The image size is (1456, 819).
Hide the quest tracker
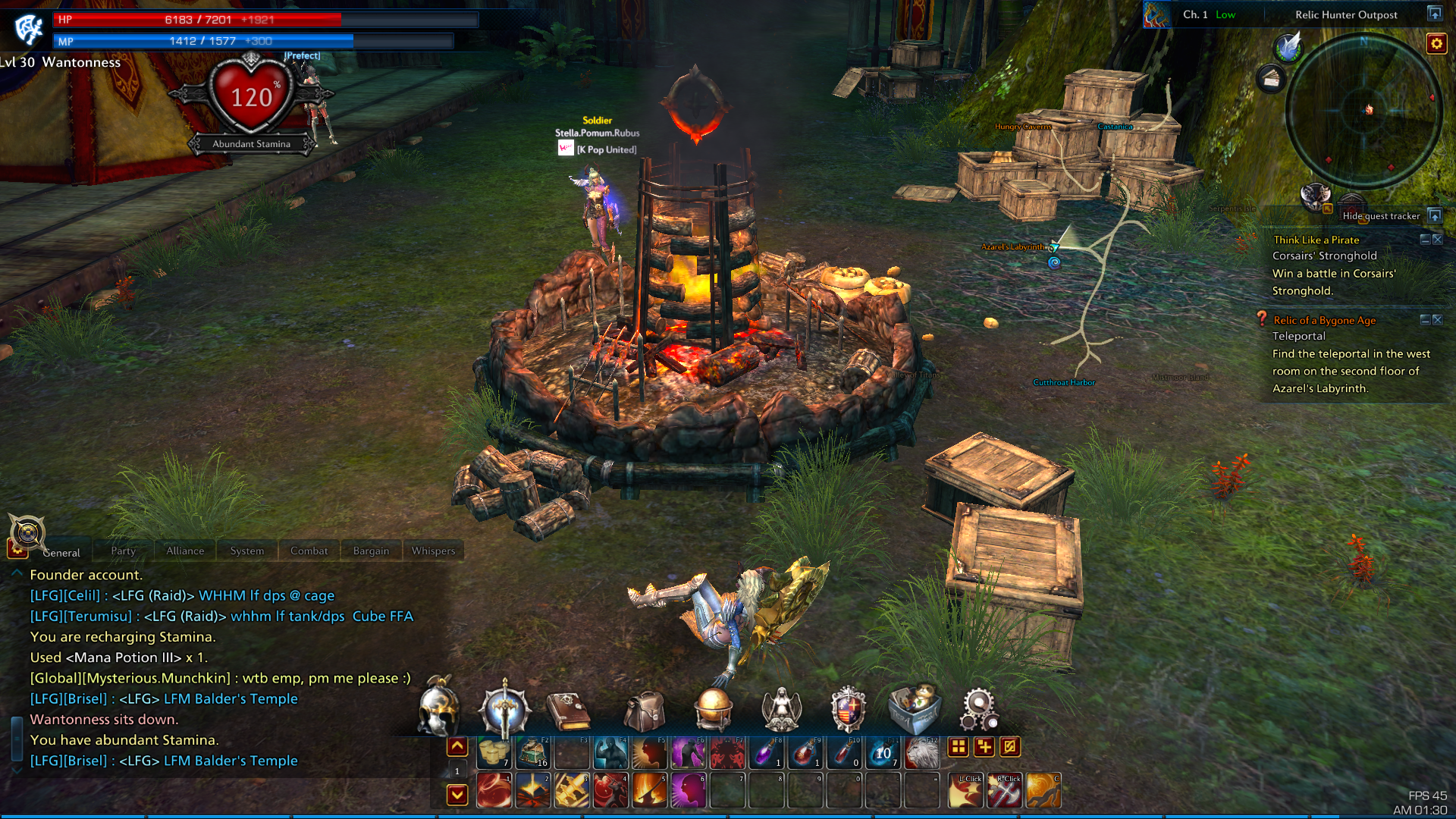point(1435,215)
